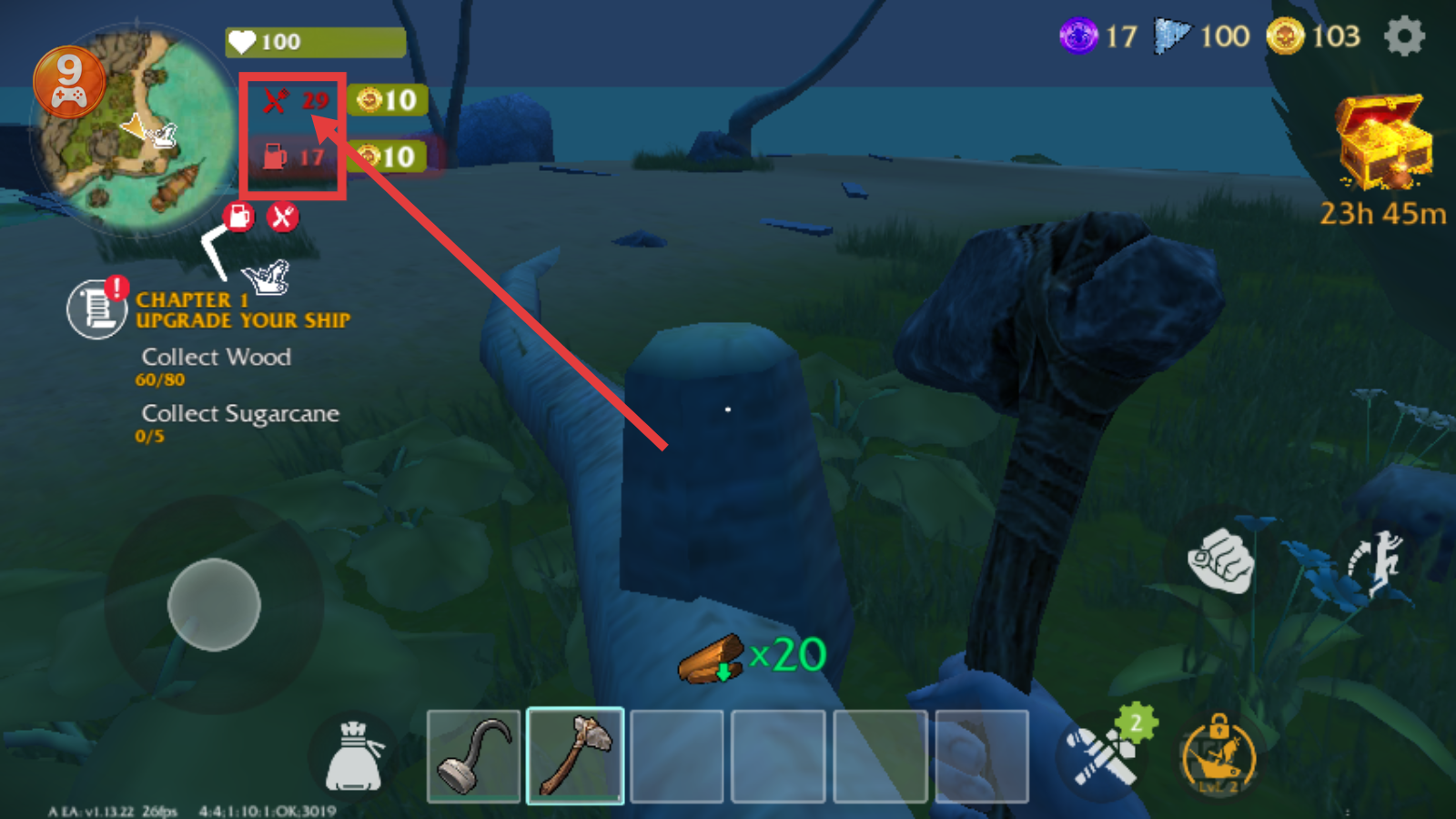
Task: Tap the virtual joystick knob
Action: (x=214, y=604)
